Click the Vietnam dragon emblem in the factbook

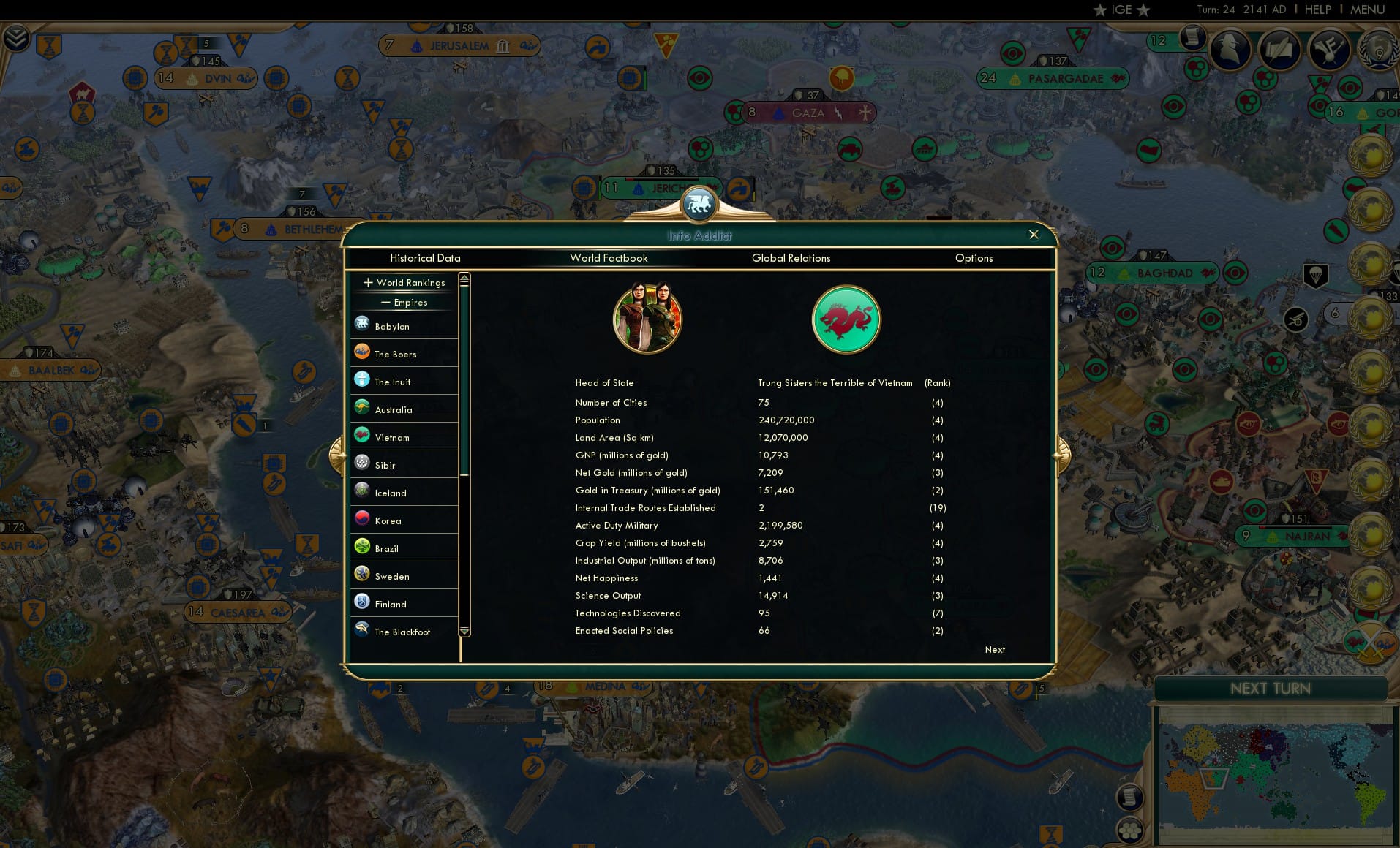[x=846, y=319]
